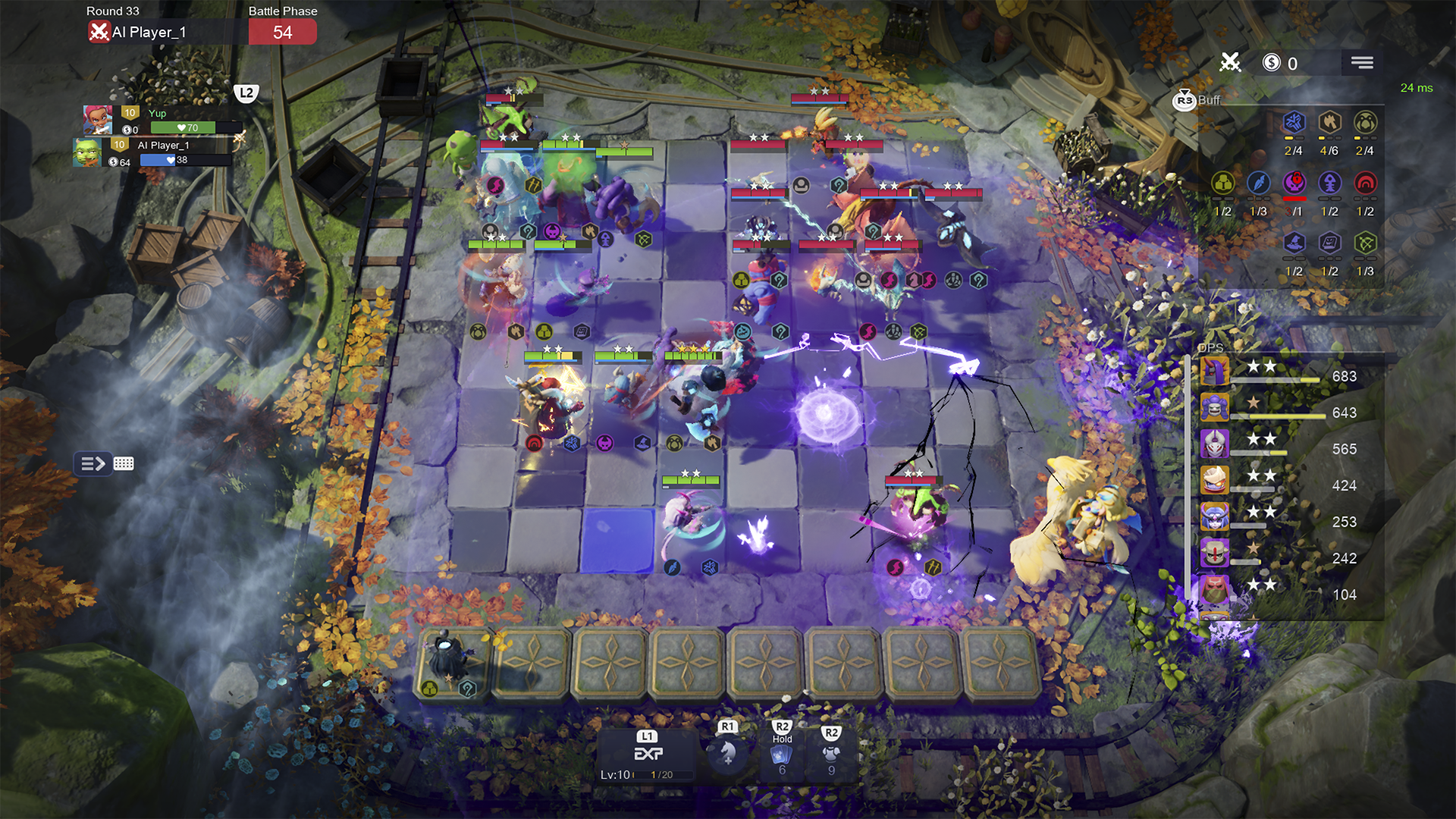Open the chess piece shop knight button

[727, 752]
